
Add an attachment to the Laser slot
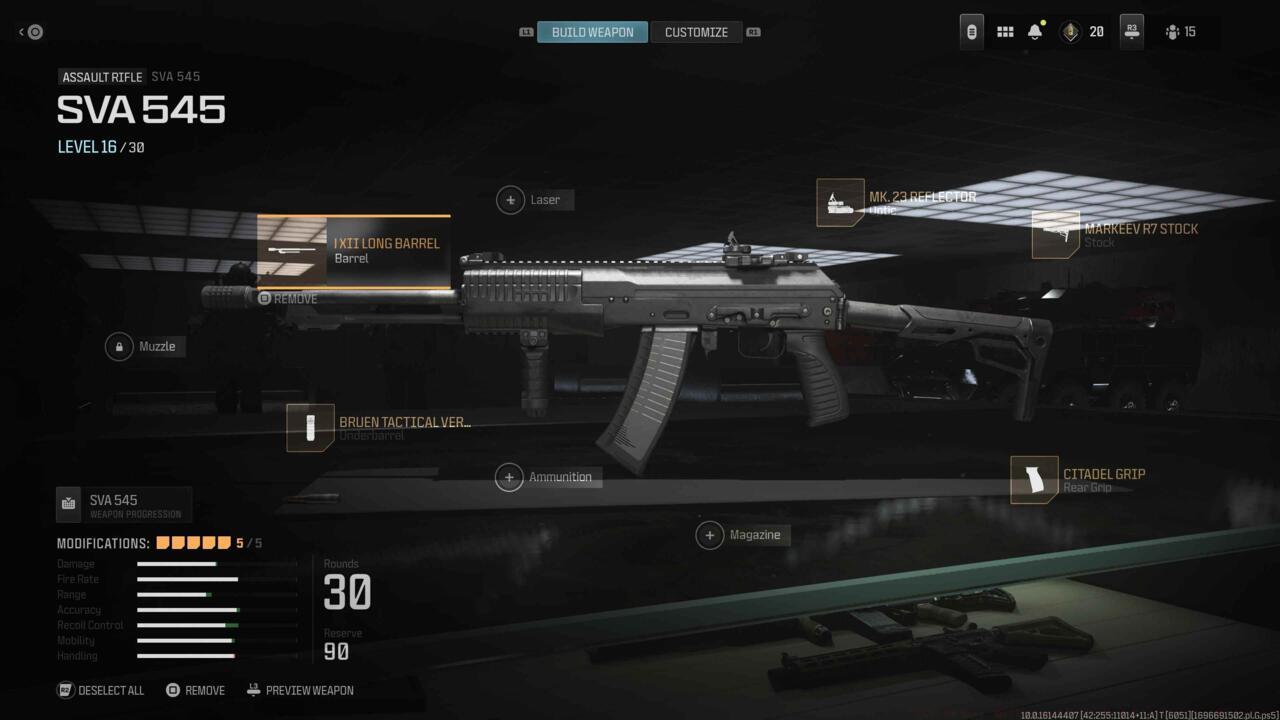pyautogui.click(x=535, y=199)
